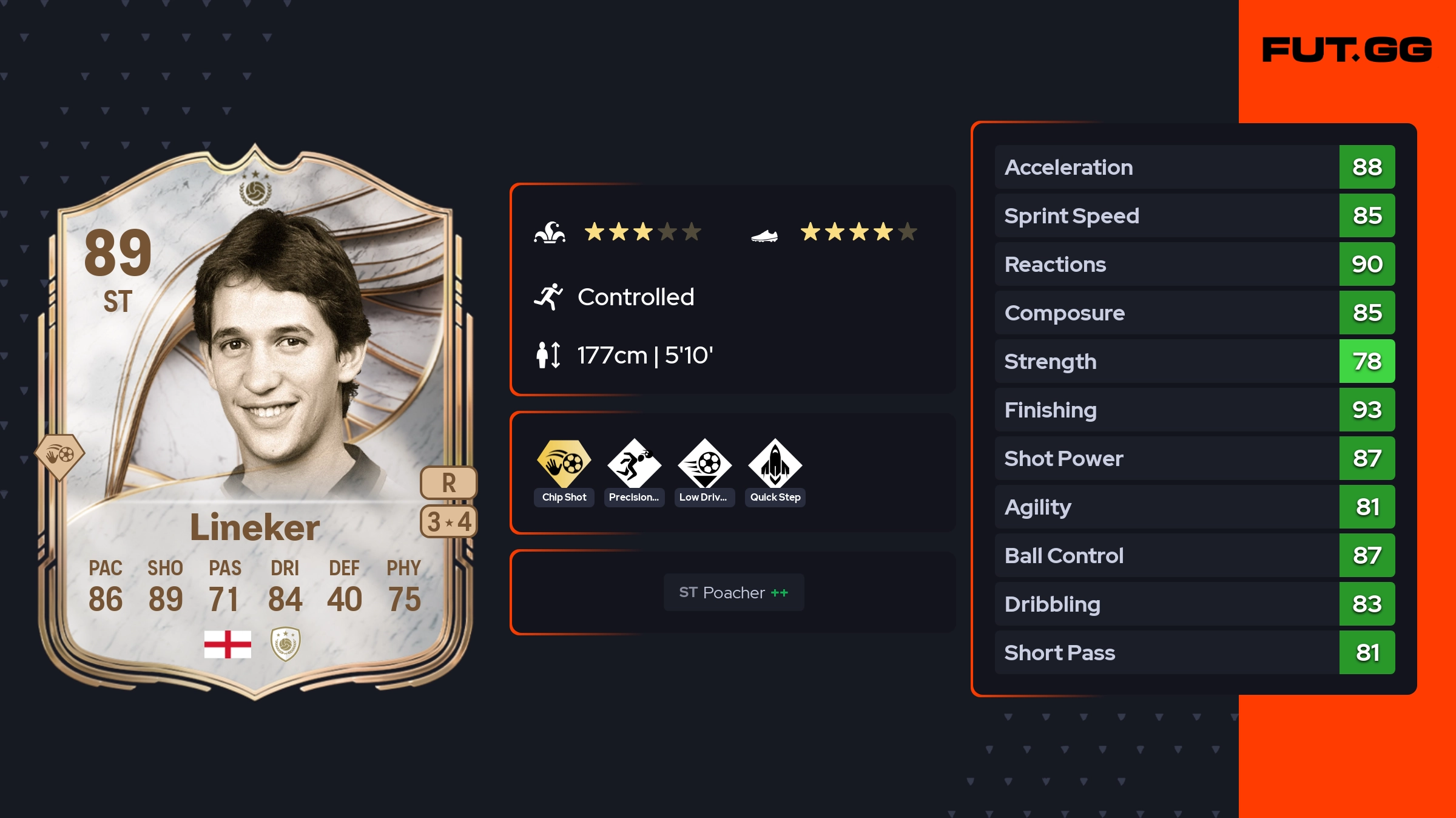Open the FUT.GG logo link

(x=1347, y=50)
